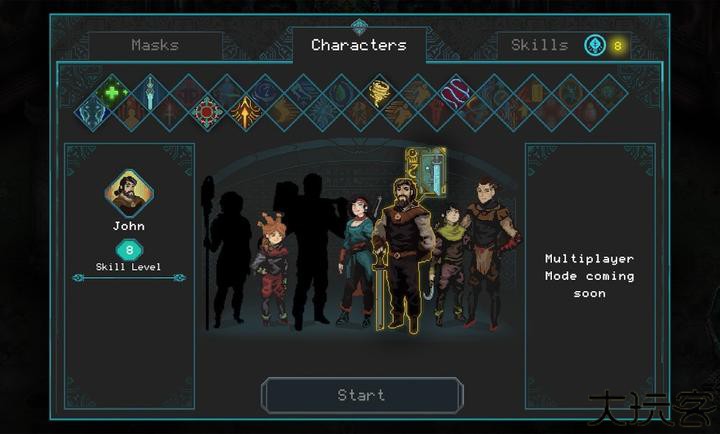Switch to the Masks tab
Viewport: 720px width, 434px height.
tap(155, 45)
